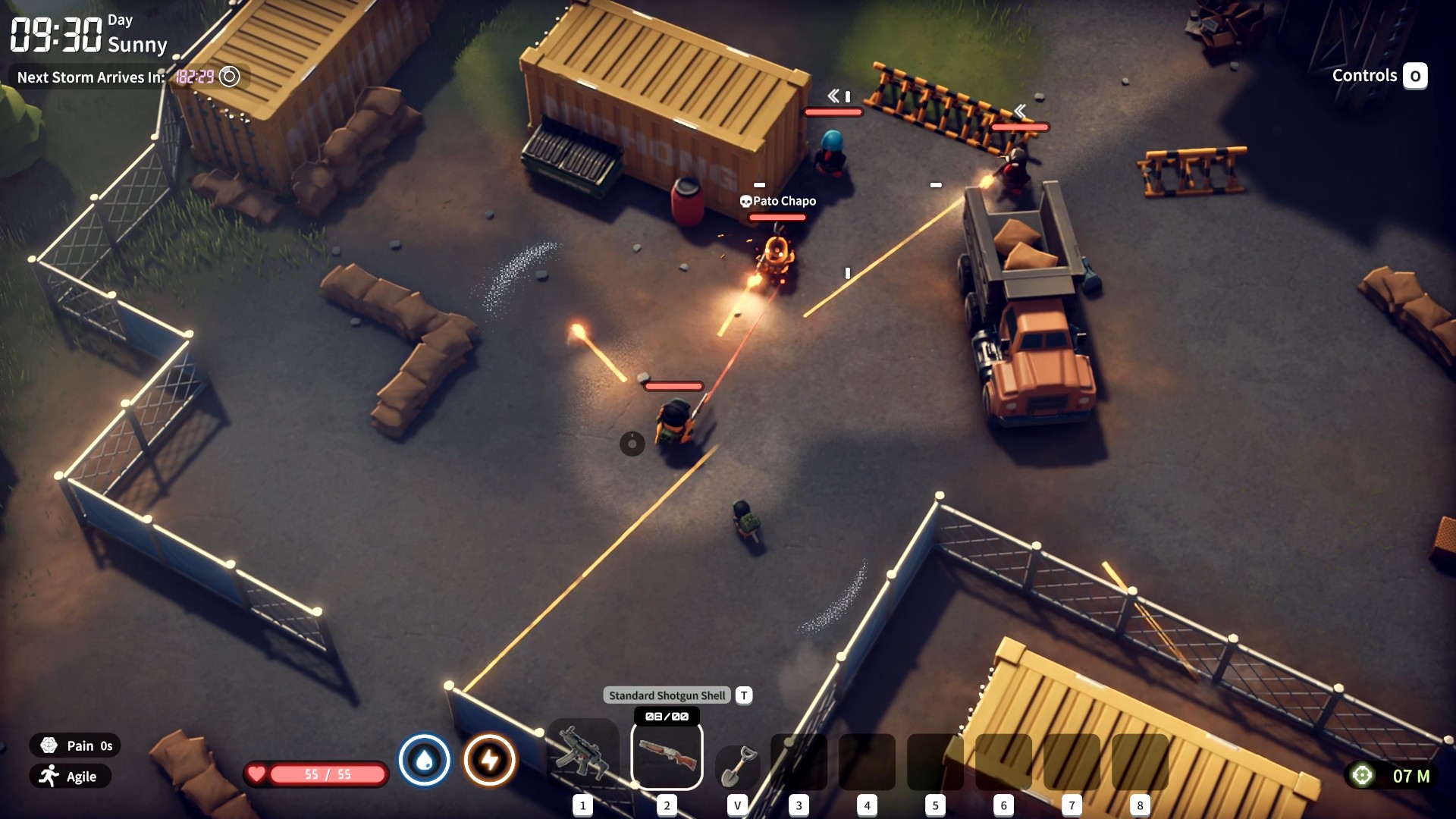Select the shotgun weapon slot
Viewport: 1456px width, 819px height.
[x=667, y=755]
